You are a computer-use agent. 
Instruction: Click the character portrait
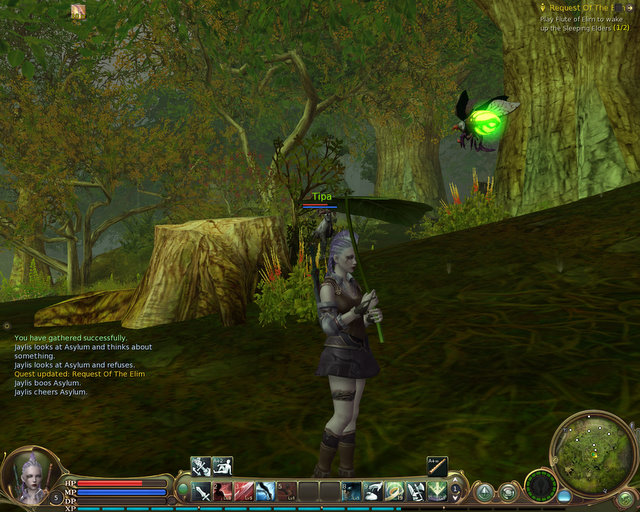click(x=27, y=477)
